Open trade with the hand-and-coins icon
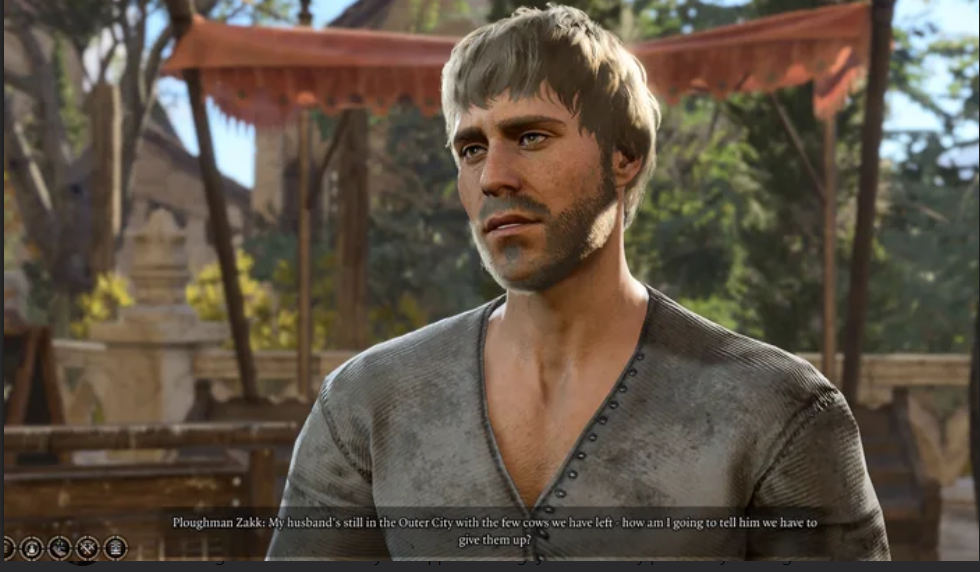 (60, 548)
